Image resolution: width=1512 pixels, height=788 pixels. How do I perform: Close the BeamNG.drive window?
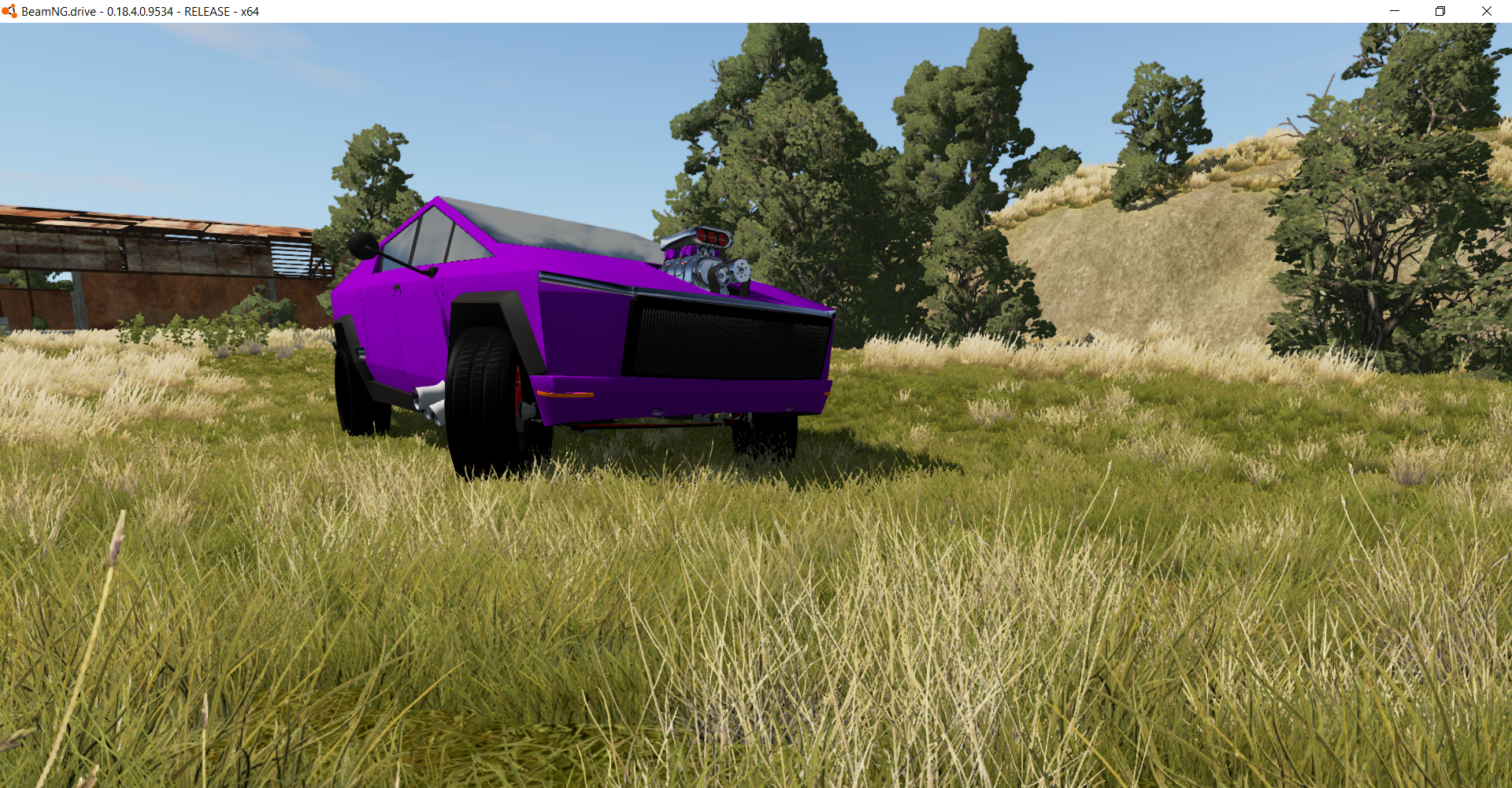pos(1487,11)
